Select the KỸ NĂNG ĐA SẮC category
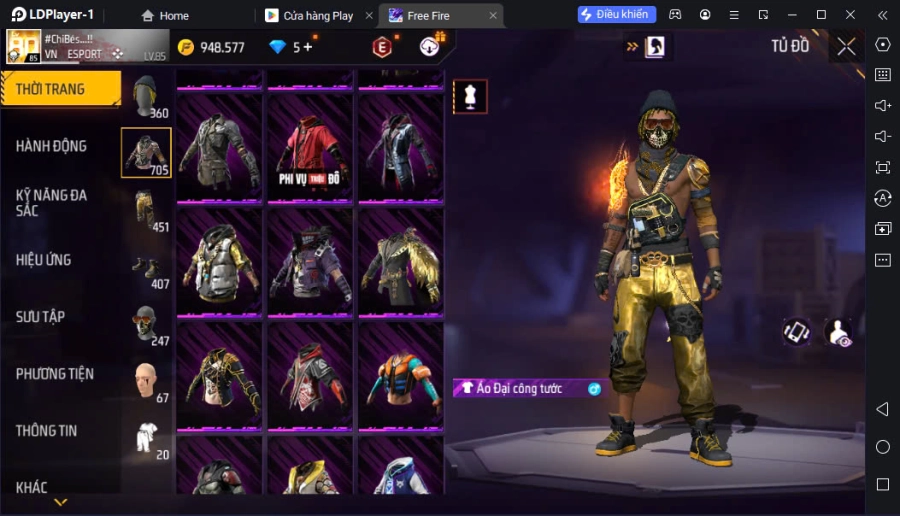 (x=52, y=203)
